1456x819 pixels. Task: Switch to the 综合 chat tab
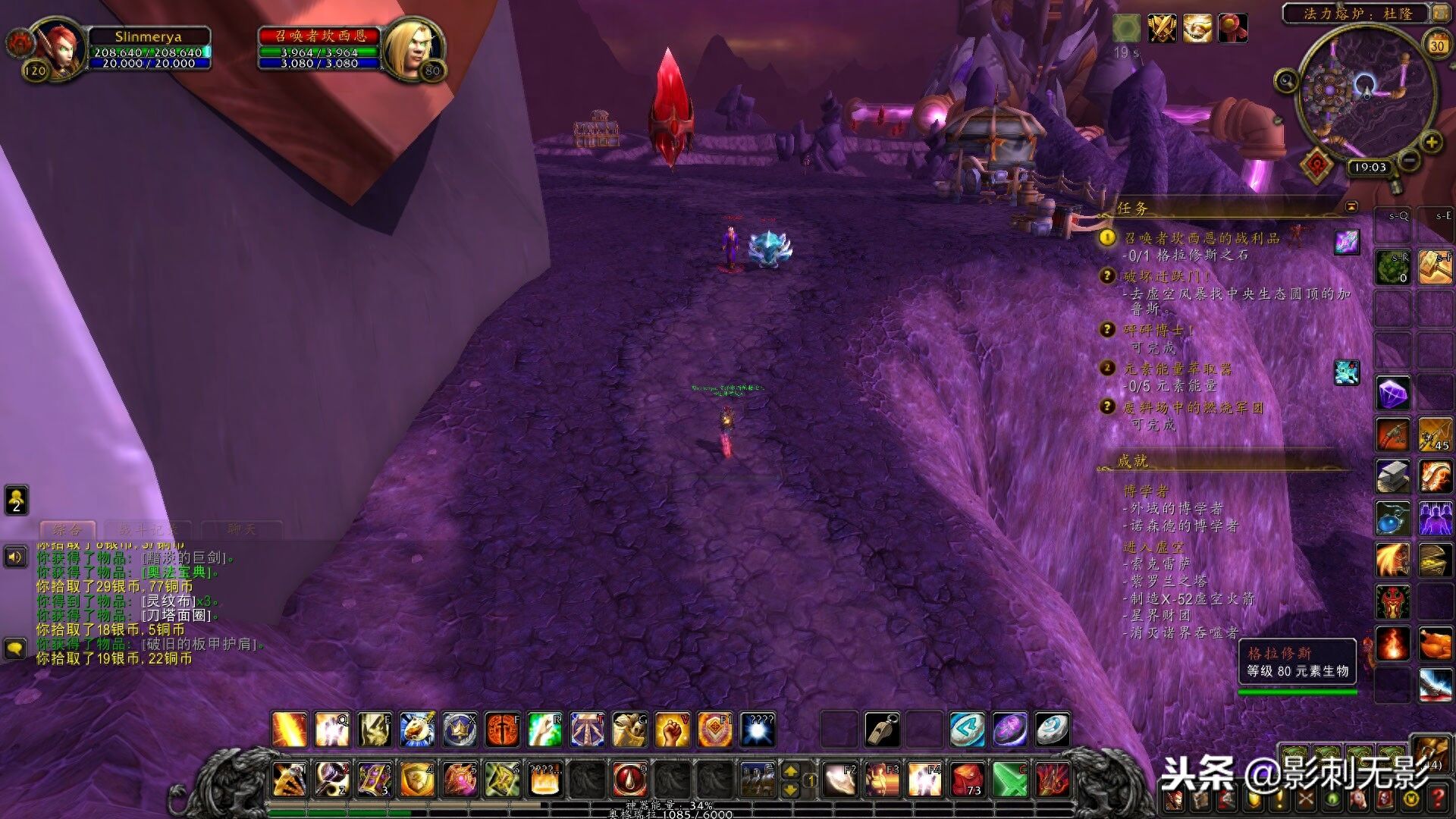[x=67, y=529]
